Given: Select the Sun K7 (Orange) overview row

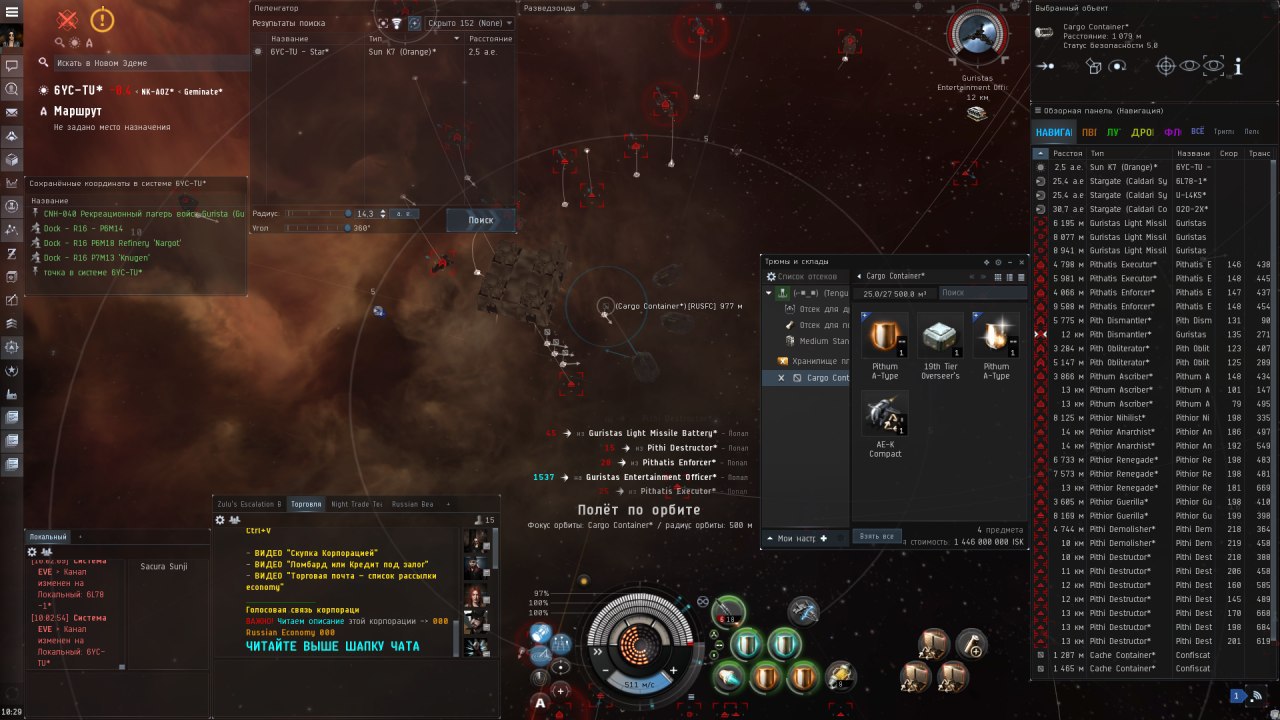Looking at the screenshot, I should (1124, 167).
